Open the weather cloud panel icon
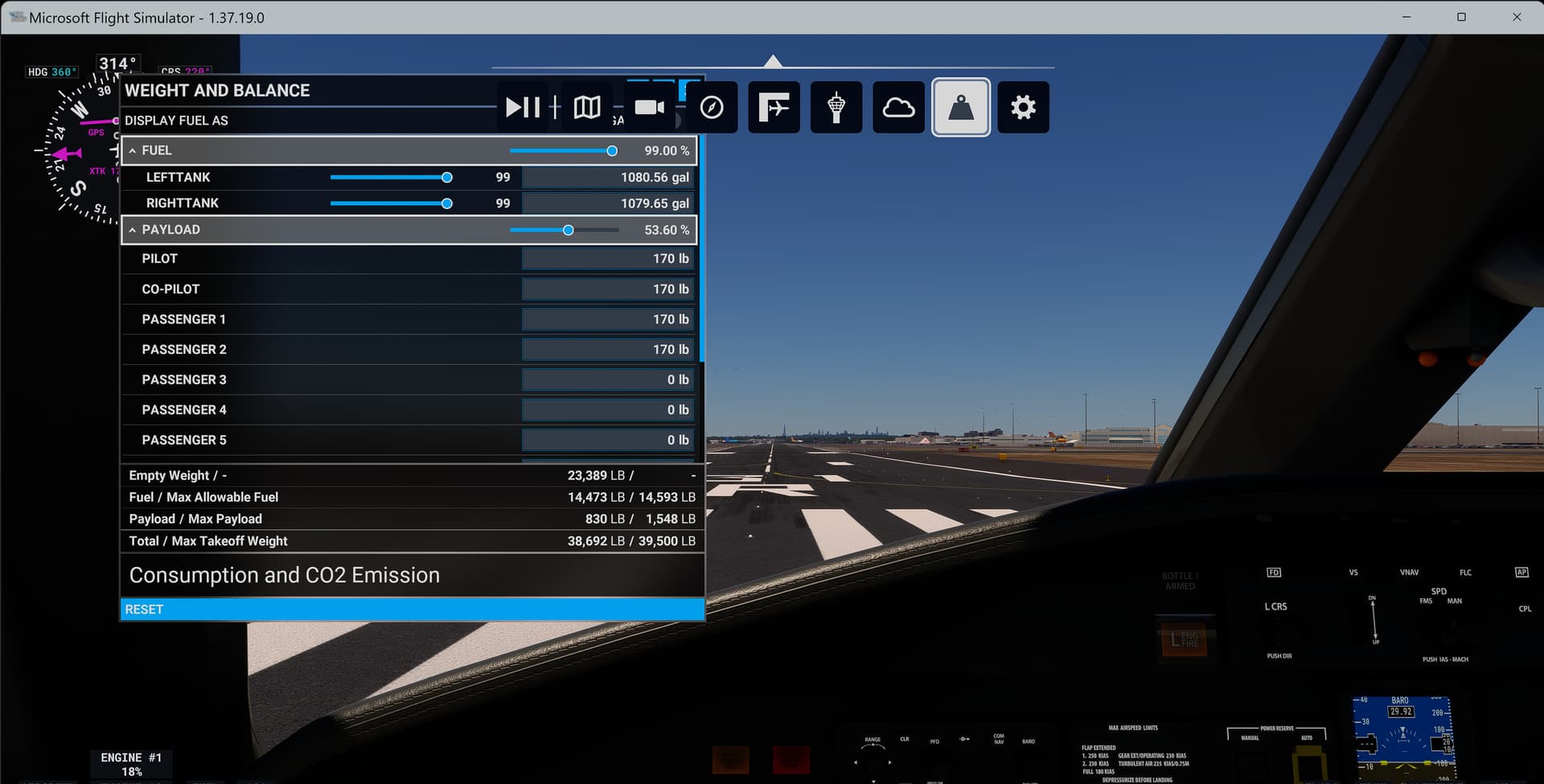The image size is (1544, 784). pos(898,107)
